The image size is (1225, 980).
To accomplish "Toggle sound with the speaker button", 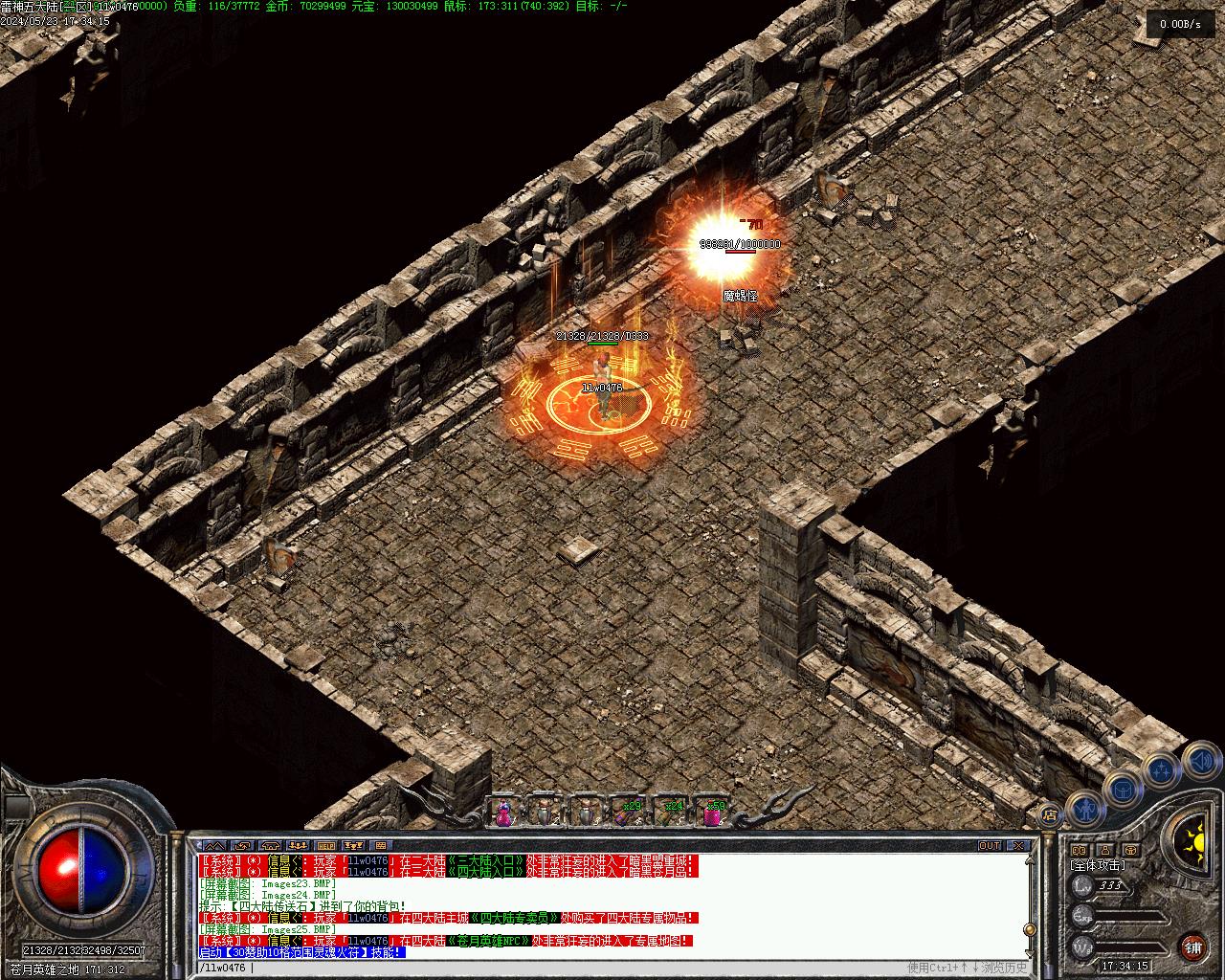I will coord(1200,761).
